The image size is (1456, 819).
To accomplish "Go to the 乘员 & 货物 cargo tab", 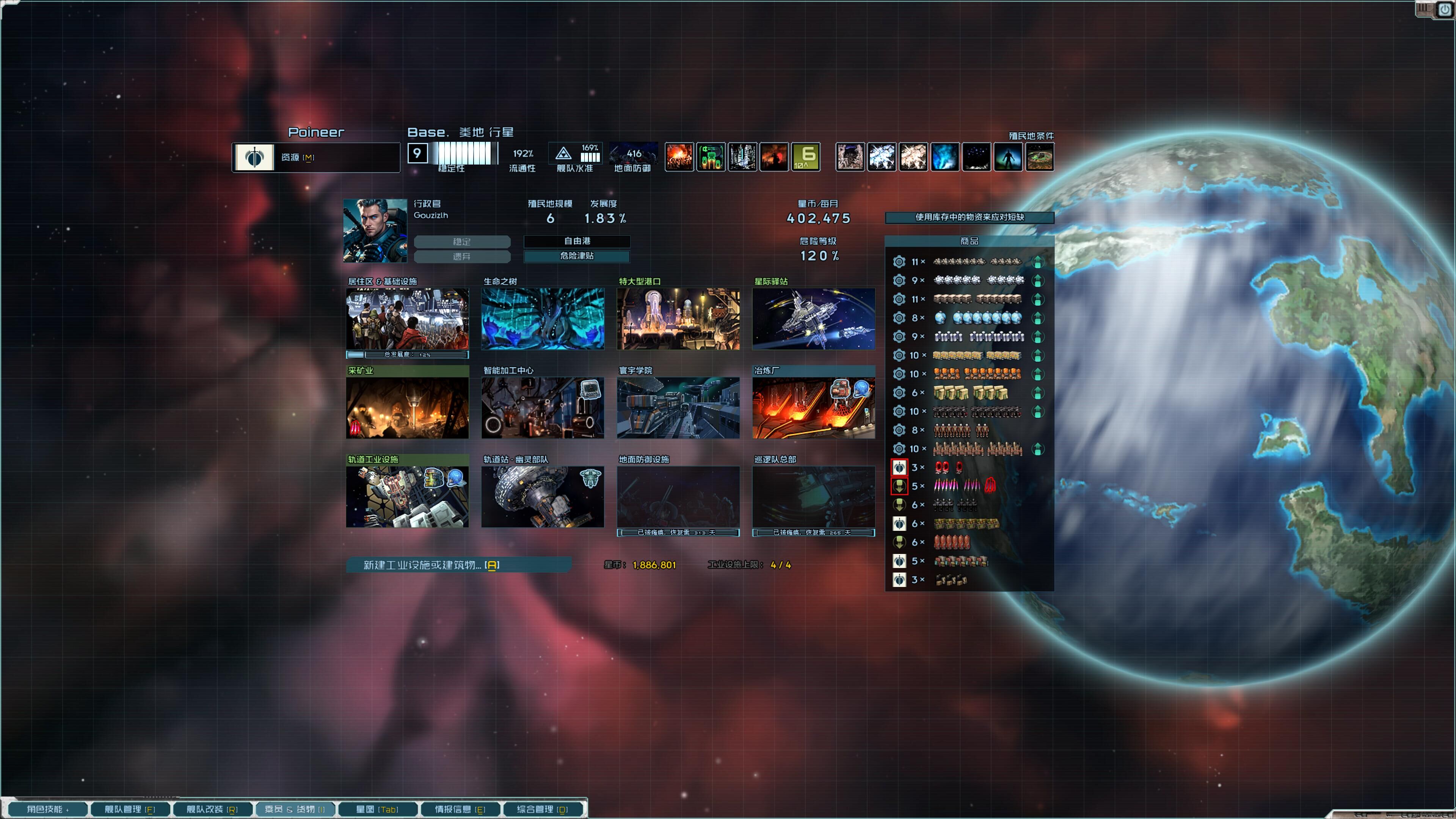I will 295,810.
